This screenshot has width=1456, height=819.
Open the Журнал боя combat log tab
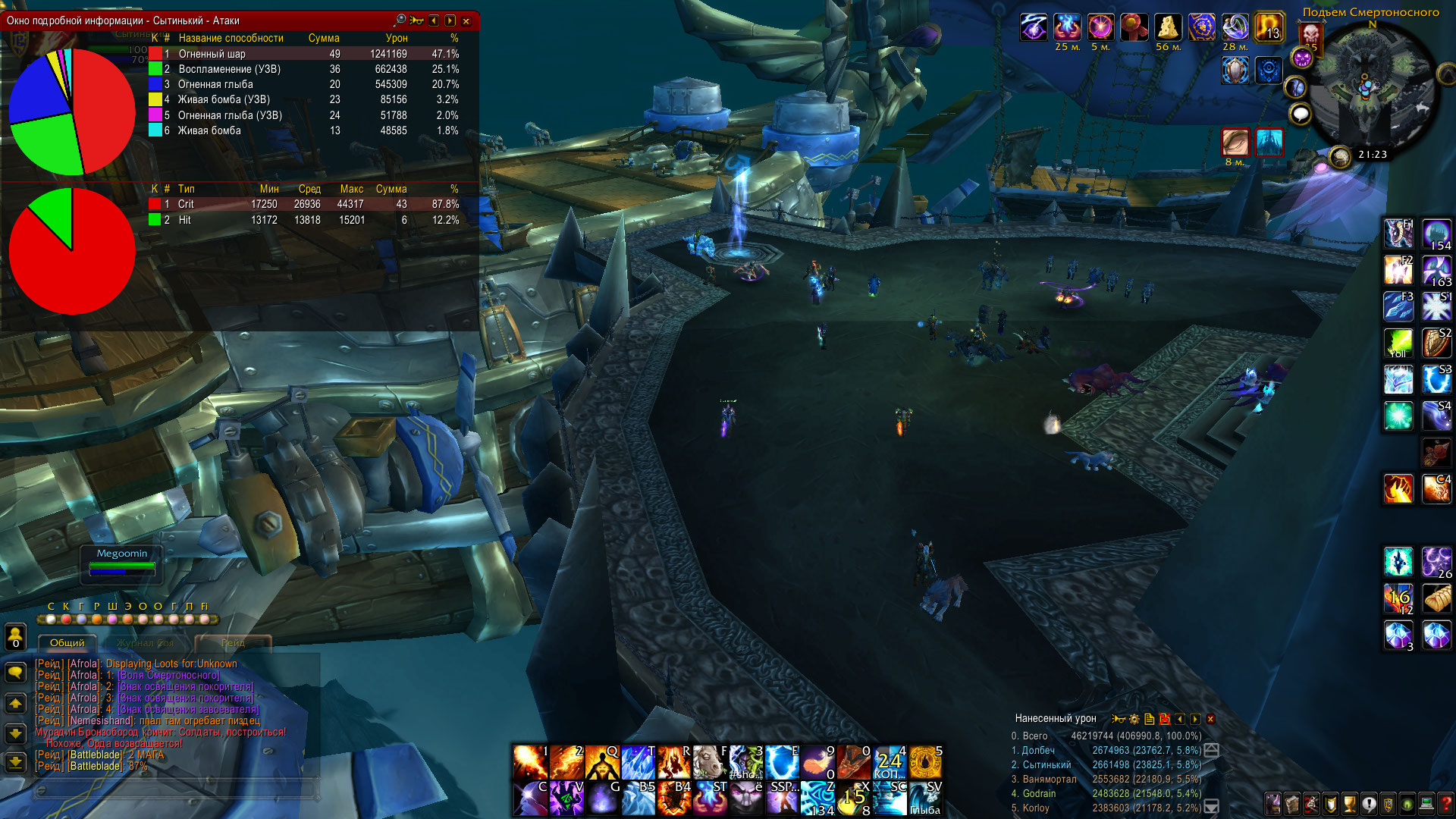click(146, 643)
